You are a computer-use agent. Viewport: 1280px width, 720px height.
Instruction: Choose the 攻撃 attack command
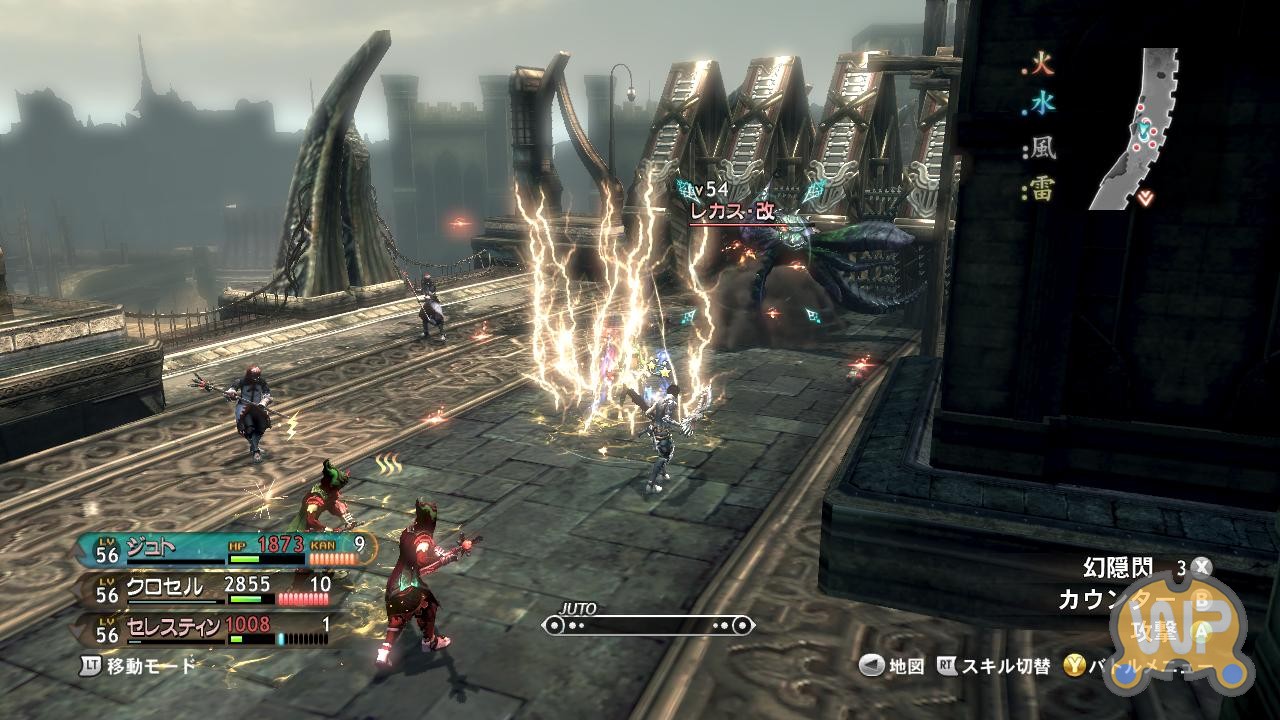tap(1156, 632)
